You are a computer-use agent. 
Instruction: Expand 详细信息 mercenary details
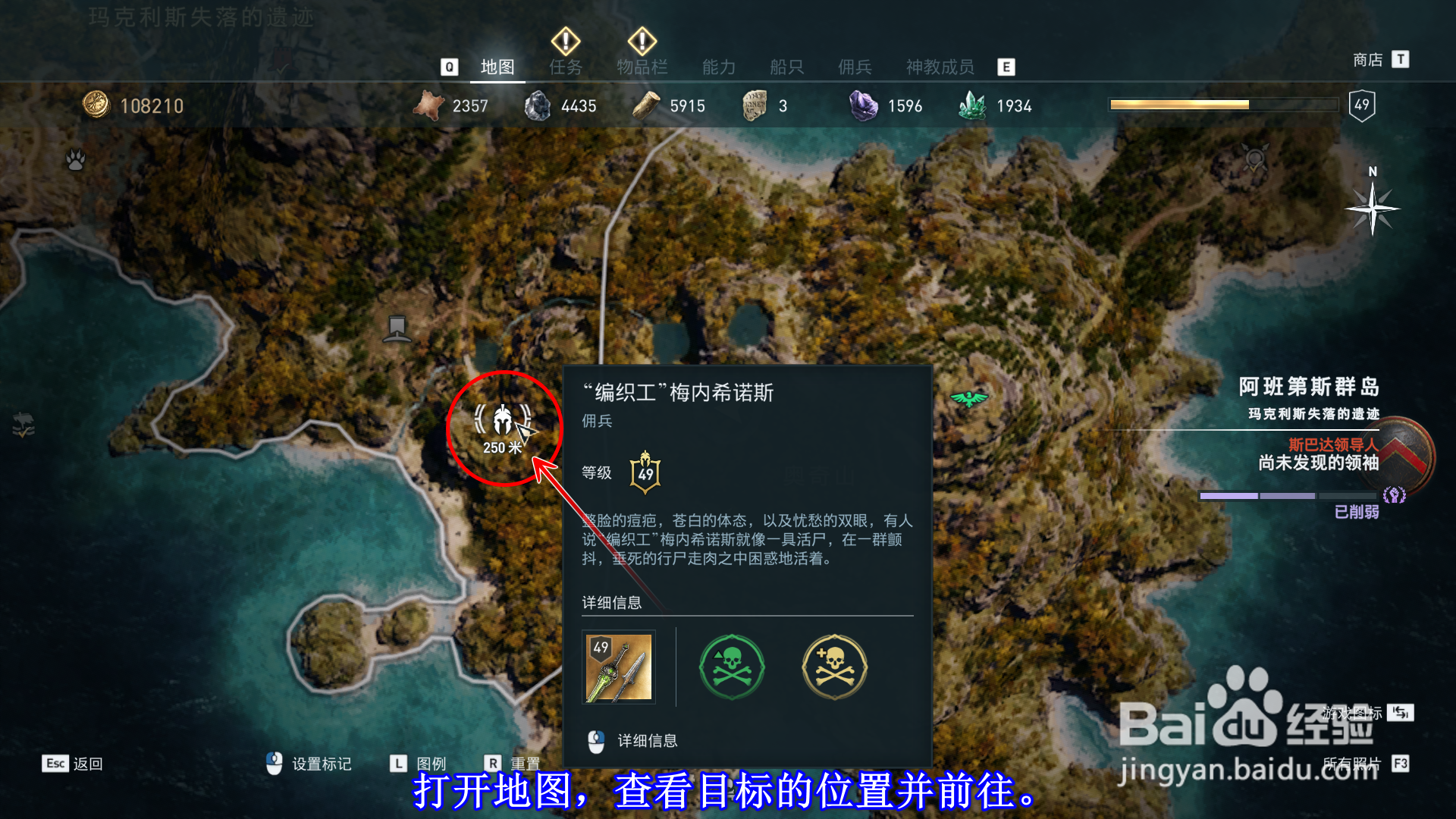point(648,741)
